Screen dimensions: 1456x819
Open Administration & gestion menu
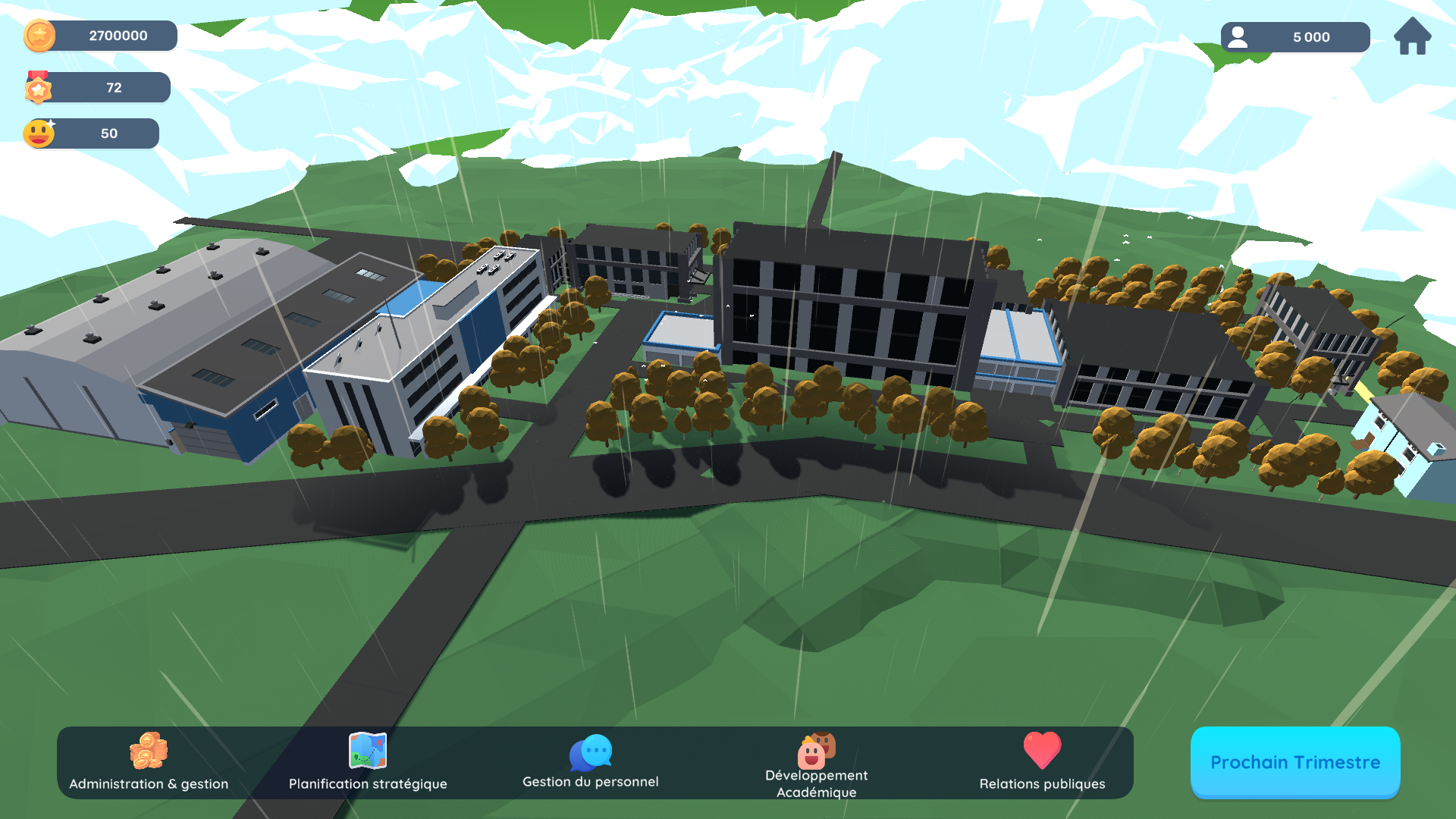click(x=149, y=762)
